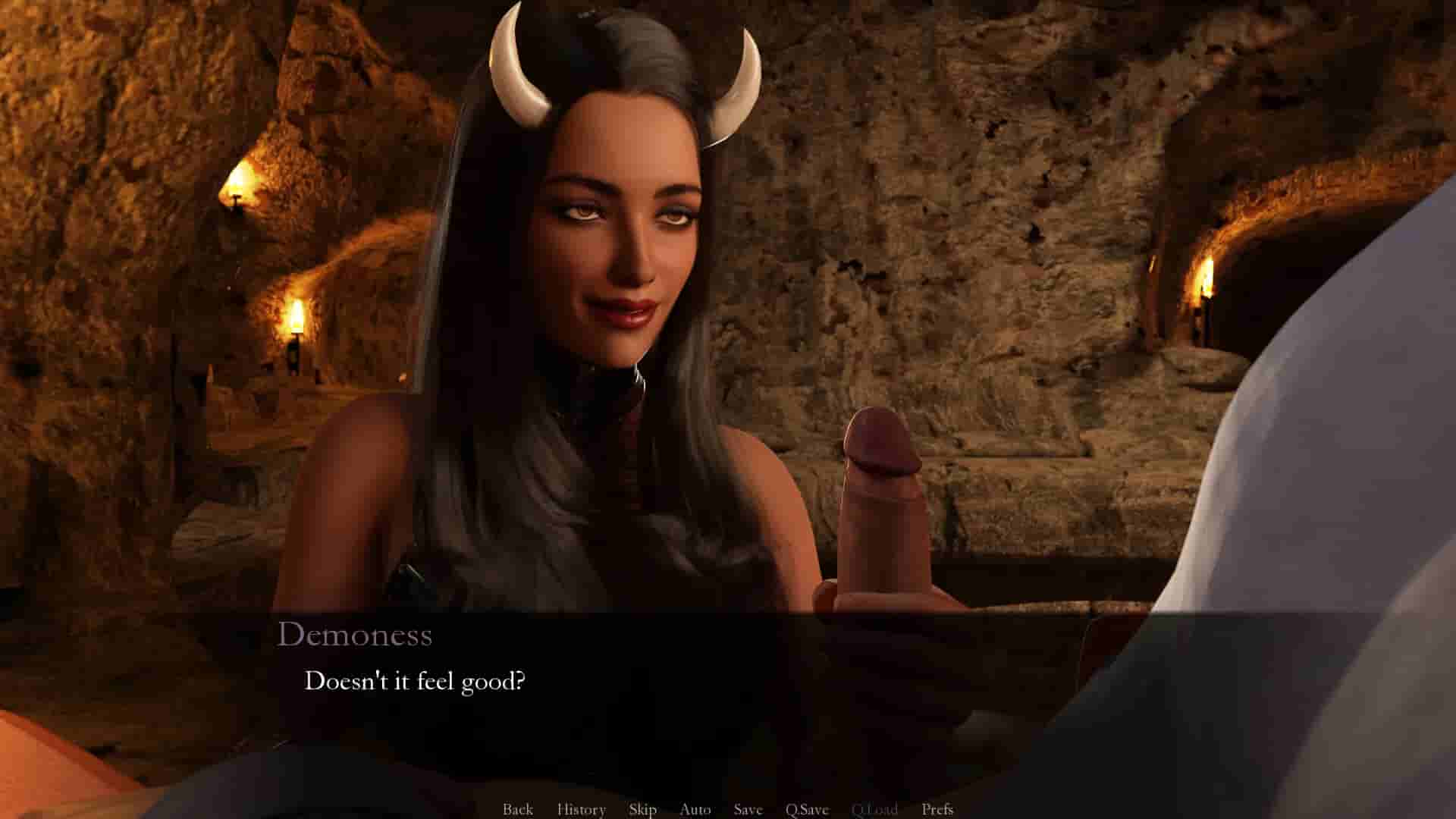Enable Skip mode for fast-forwarding text

pos(642,809)
